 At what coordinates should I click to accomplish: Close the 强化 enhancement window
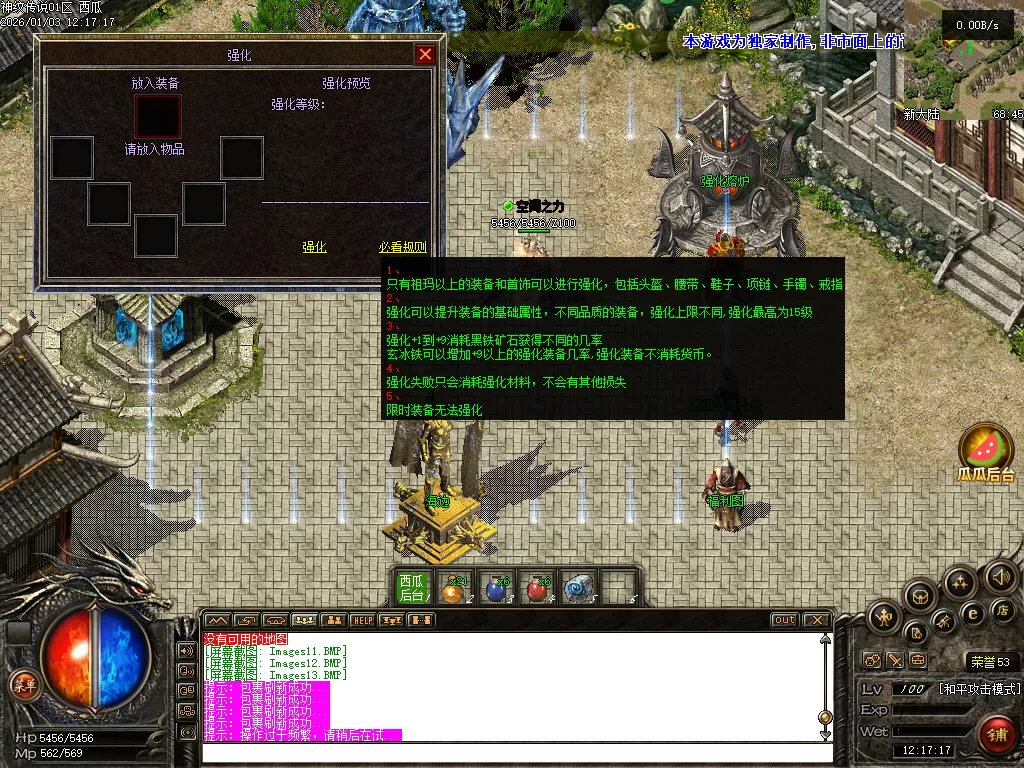click(x=425, y=55)
